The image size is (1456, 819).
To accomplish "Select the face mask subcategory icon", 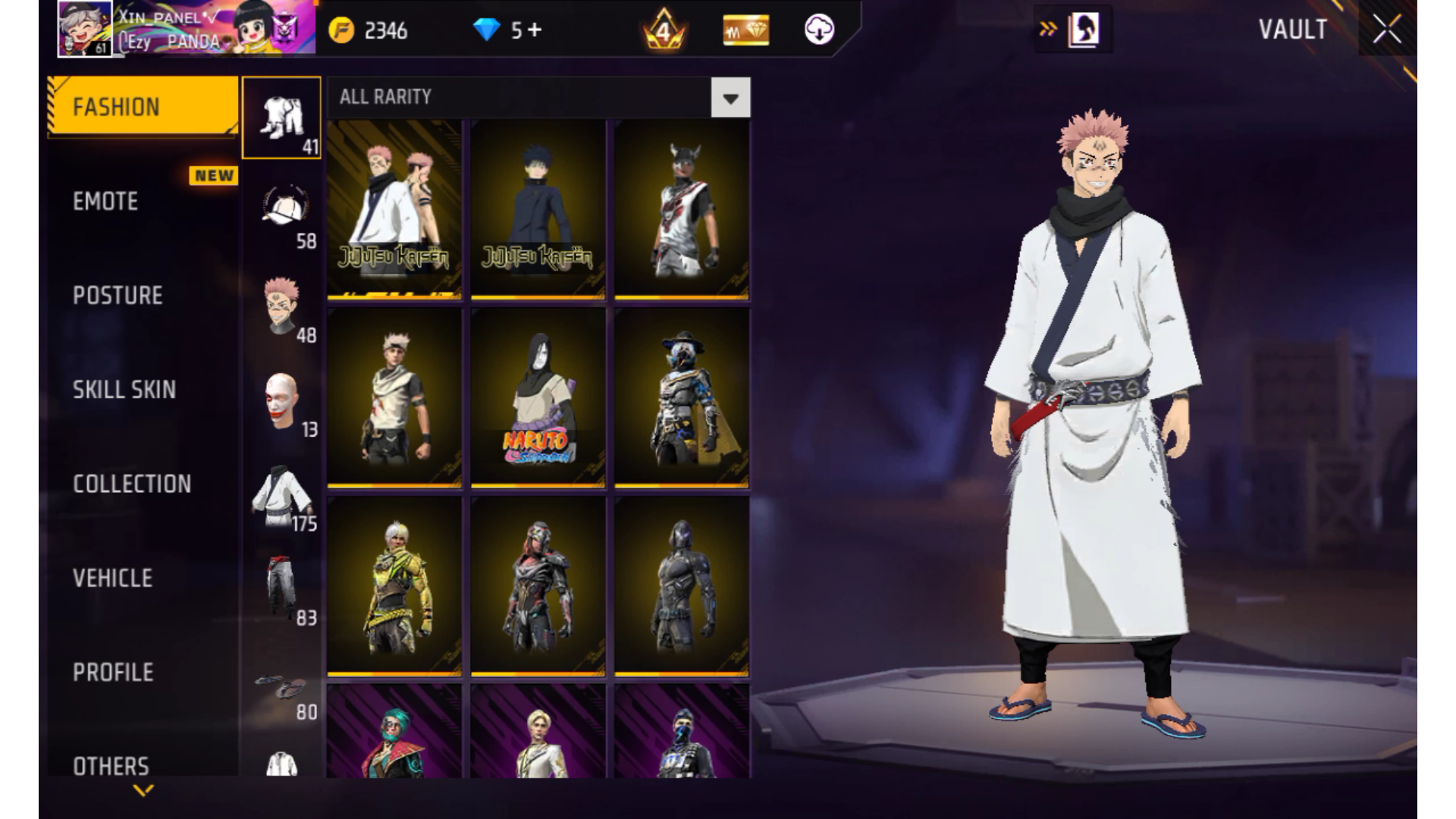I will (x=281, y=400).
